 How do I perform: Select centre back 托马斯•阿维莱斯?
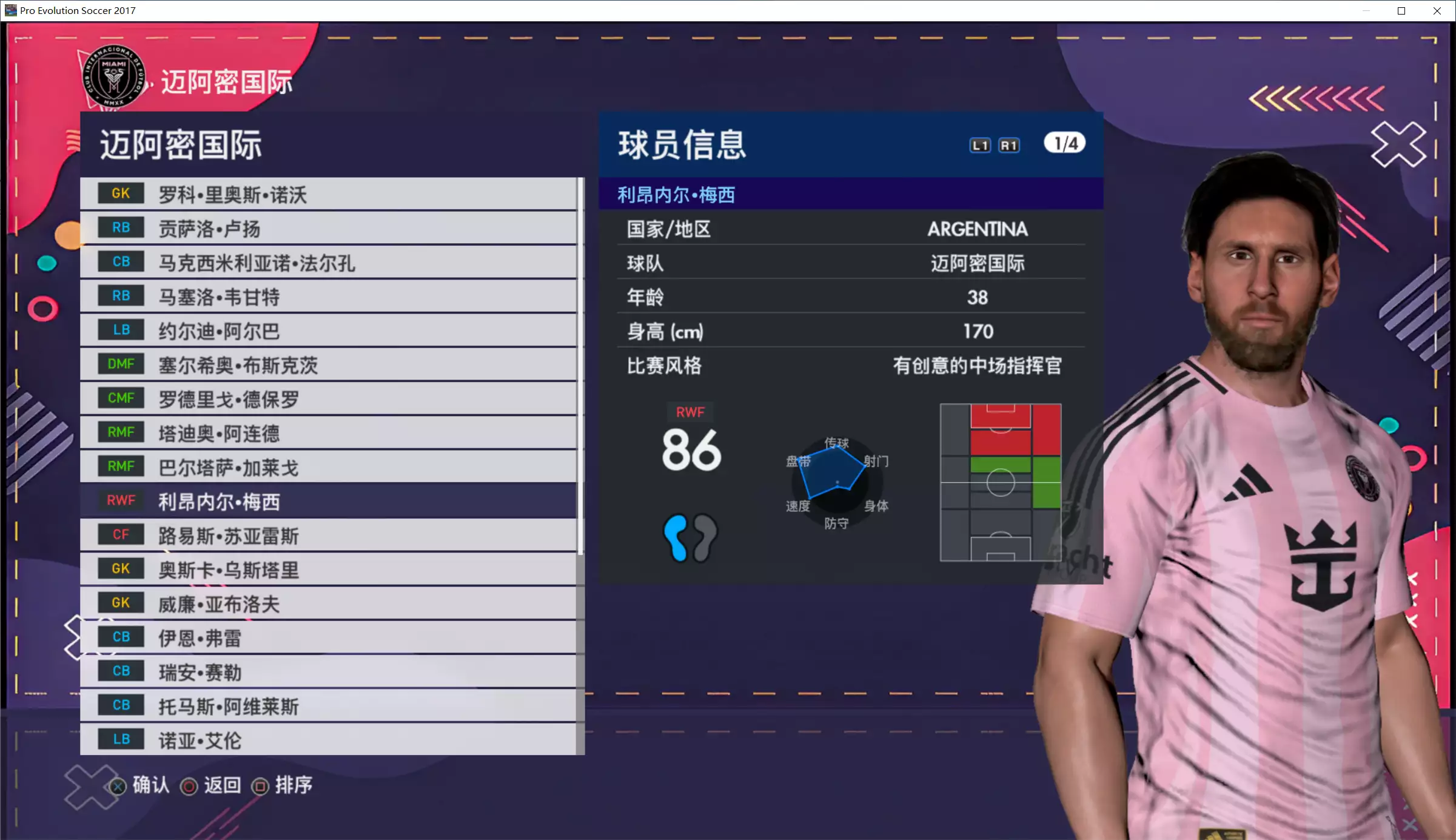point(327,706)
